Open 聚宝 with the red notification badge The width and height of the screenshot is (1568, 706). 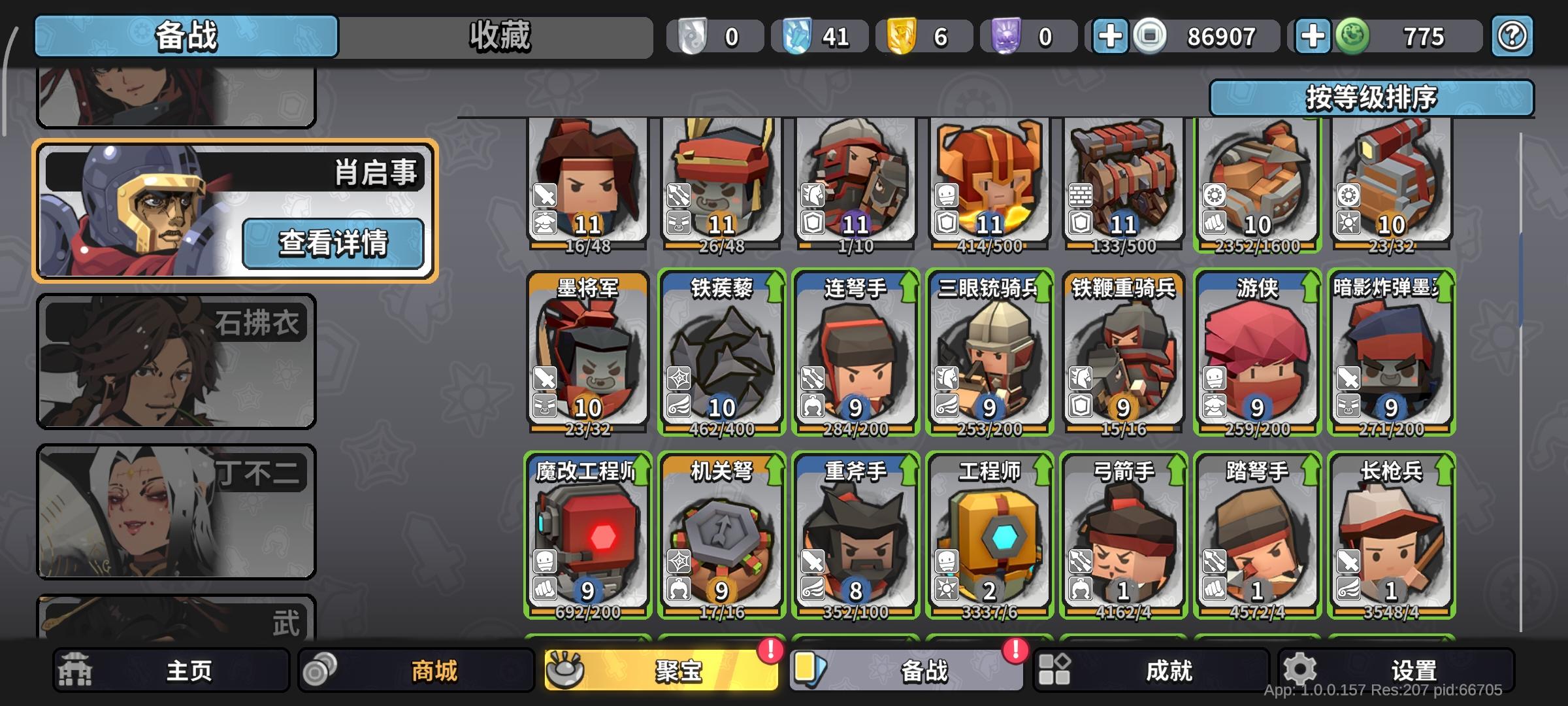click(x=660, y=669)
